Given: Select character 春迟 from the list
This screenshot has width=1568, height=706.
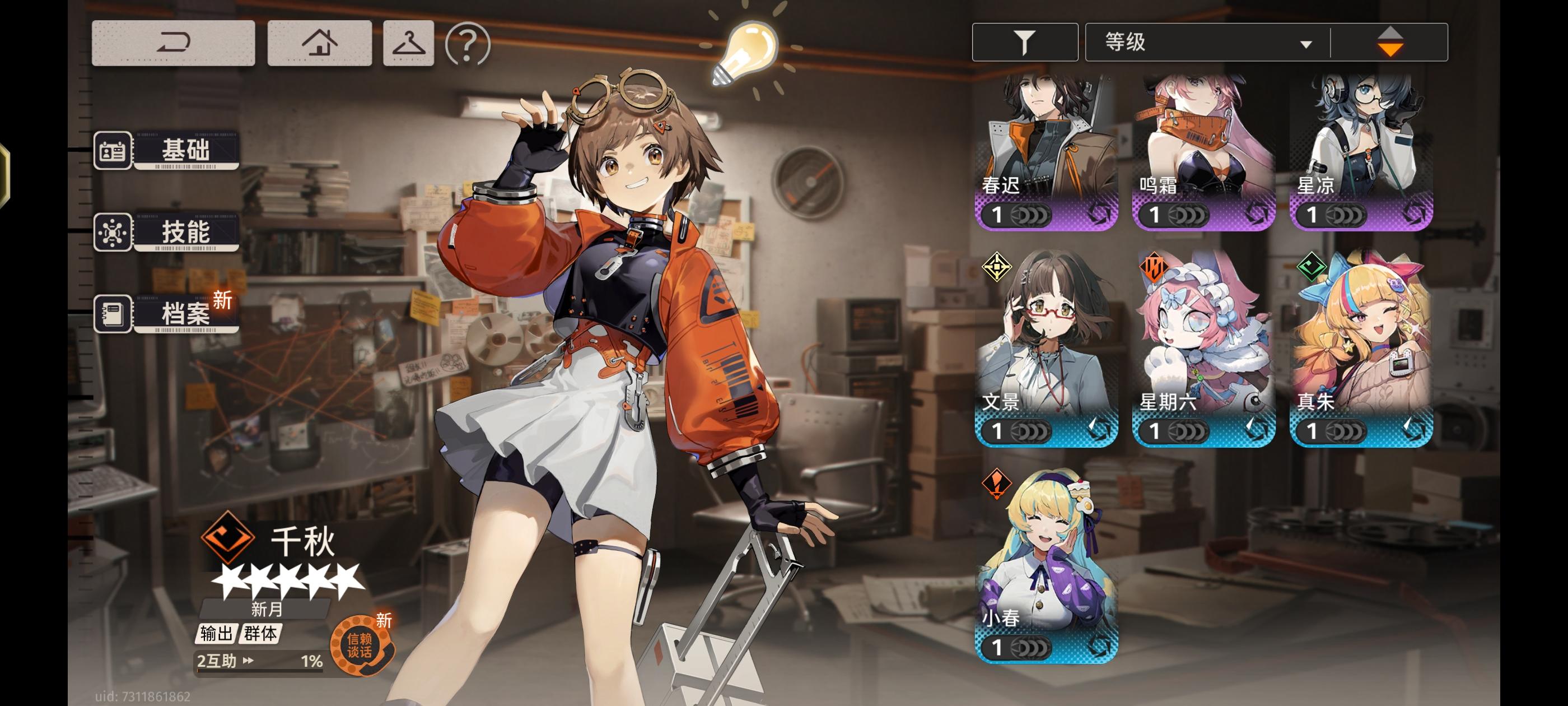Looking at the screenshot, I should coord(1046,152).
